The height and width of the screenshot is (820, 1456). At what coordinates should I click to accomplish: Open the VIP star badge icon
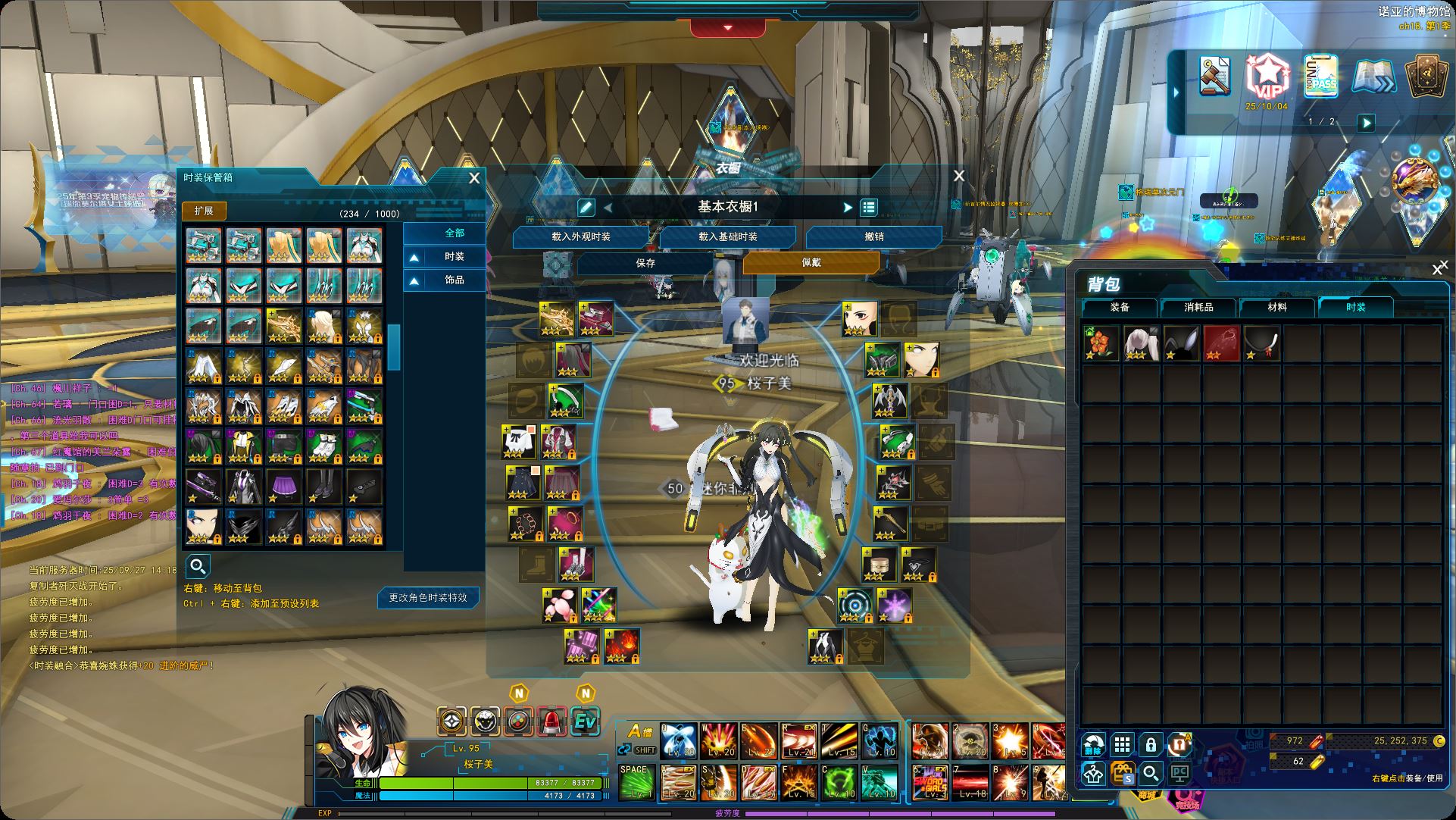(x=1267, y=76)
